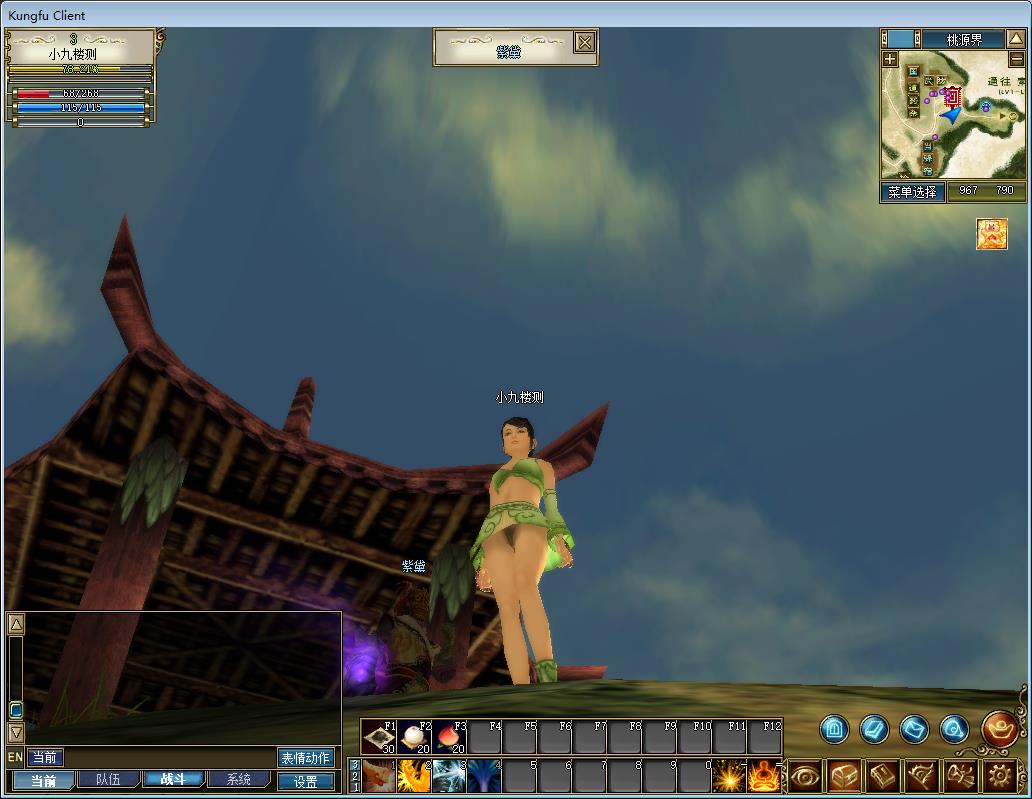Image resolution: width=1032 pixels, height=799 pixels.
Task: Open the 表情动作 emote menu
Action: click(306, 758)
